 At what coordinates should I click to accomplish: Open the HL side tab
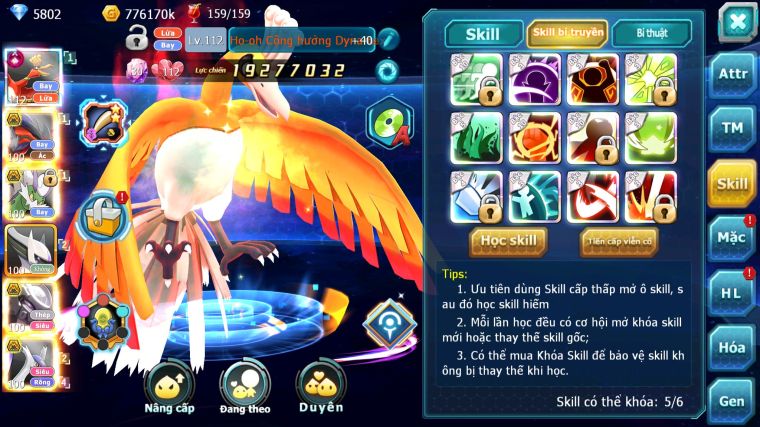pyautogui.click(x=732, y=292)
